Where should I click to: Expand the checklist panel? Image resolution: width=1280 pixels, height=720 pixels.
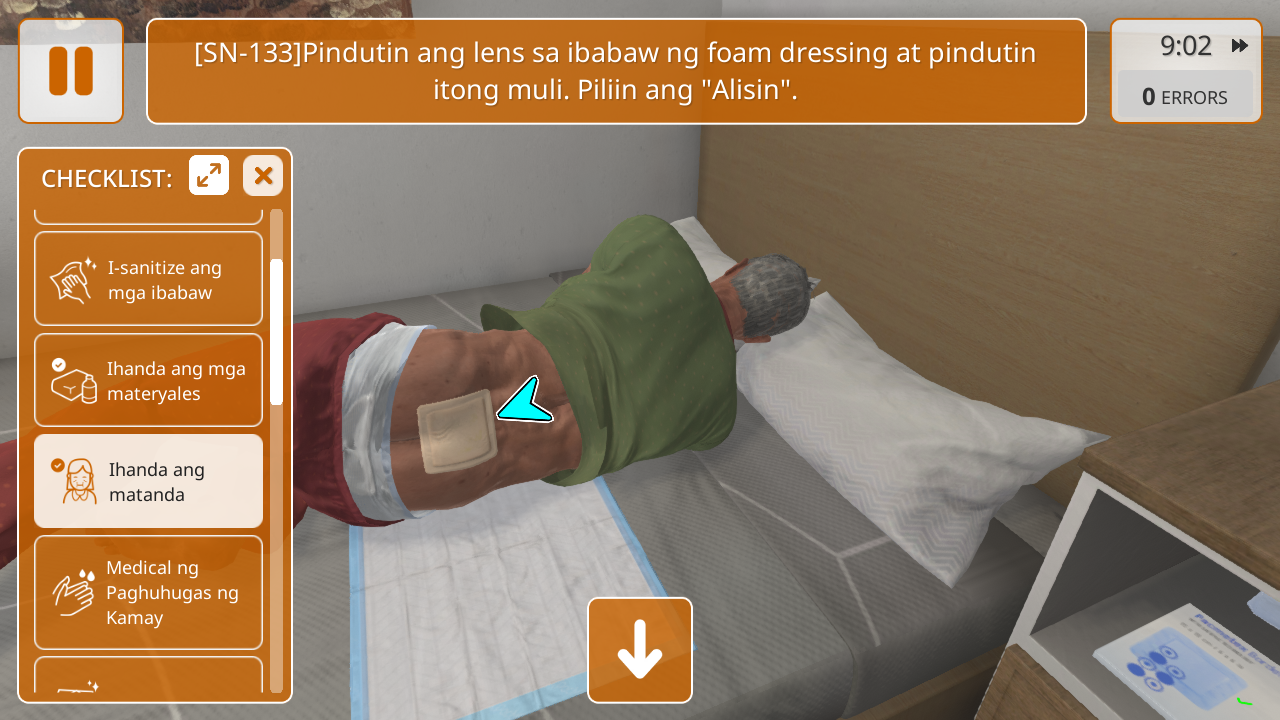click(209, 176)
